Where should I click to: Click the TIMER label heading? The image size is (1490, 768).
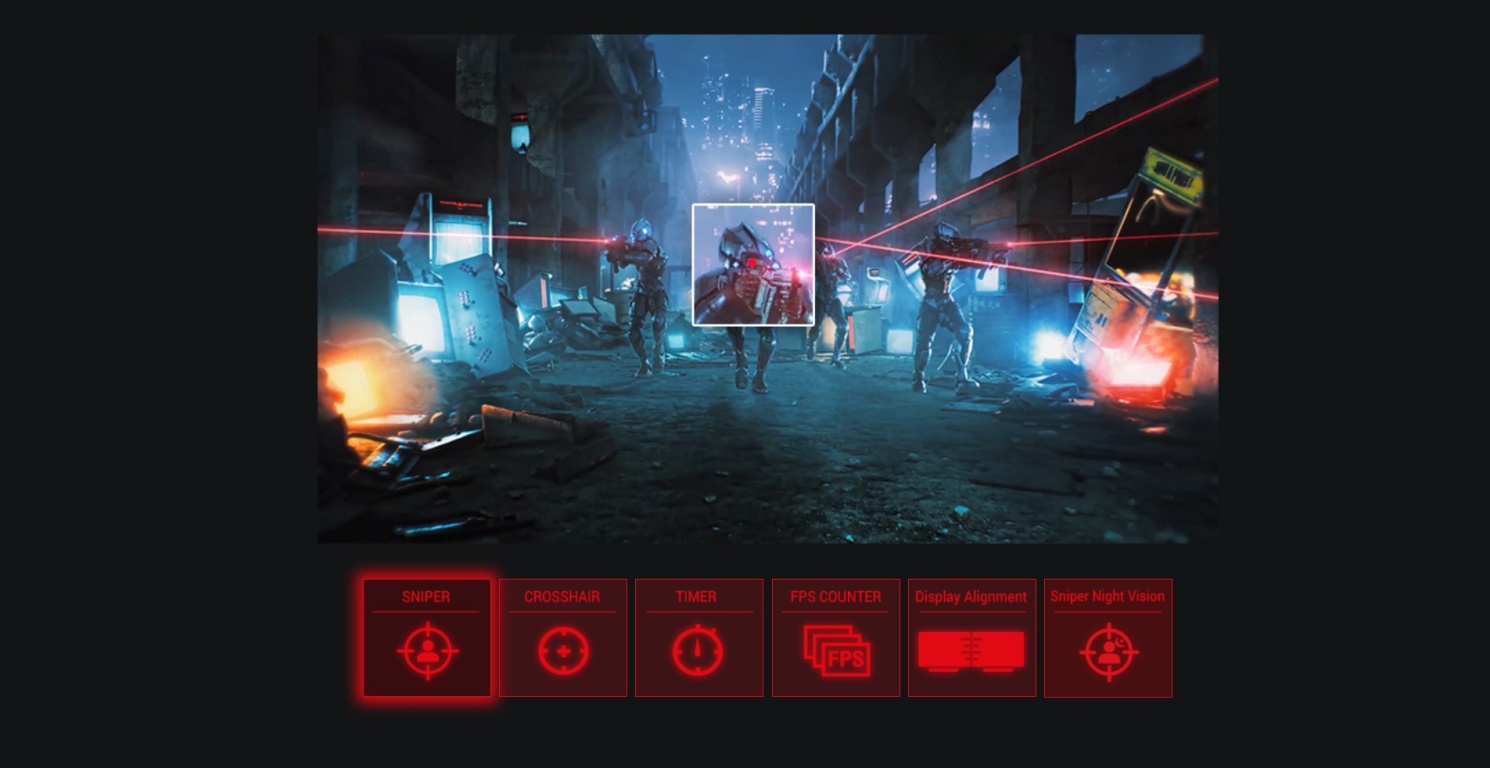click(697, 597)
